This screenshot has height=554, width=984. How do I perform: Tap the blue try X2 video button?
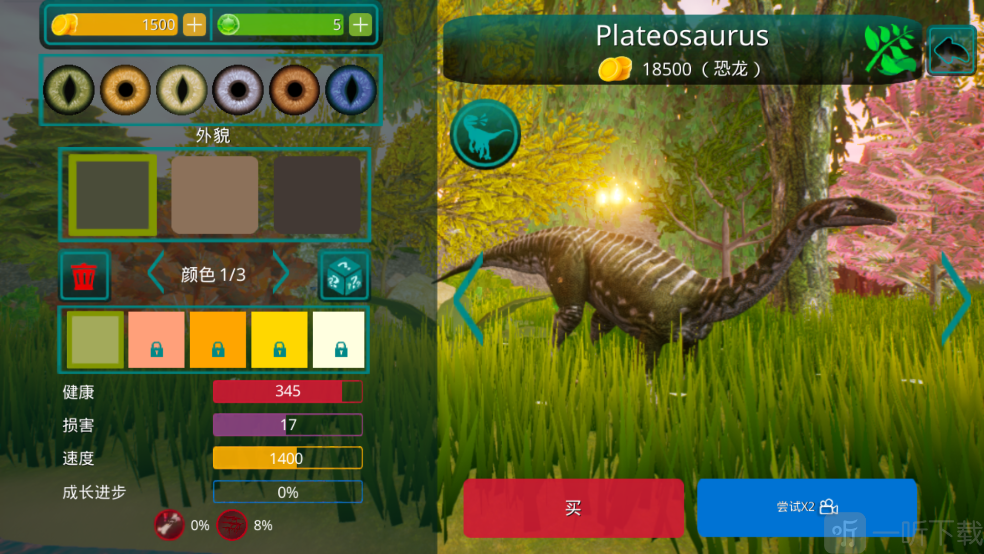(806, 507)
